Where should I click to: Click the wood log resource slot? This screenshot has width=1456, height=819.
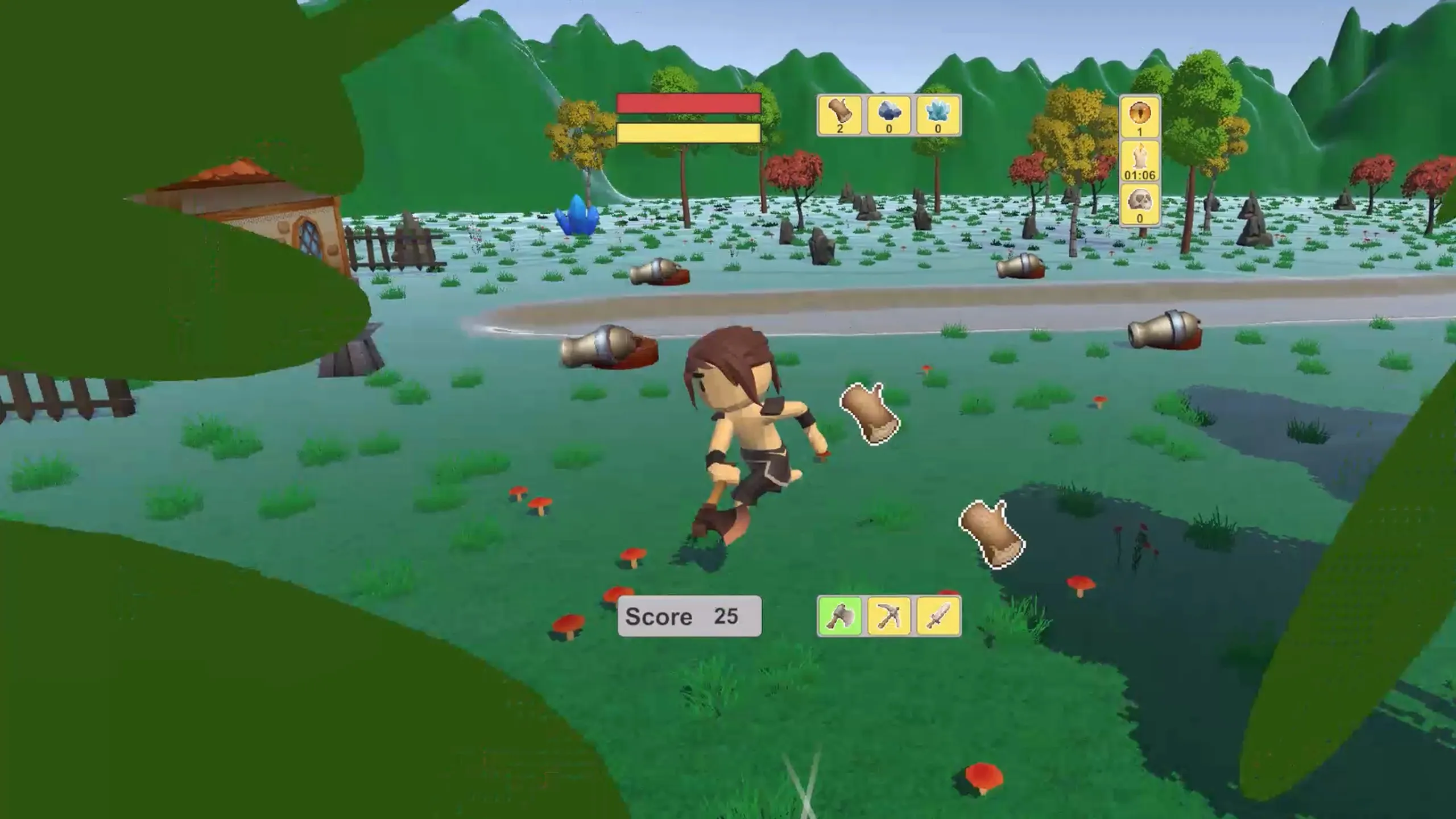pos(840,114)
